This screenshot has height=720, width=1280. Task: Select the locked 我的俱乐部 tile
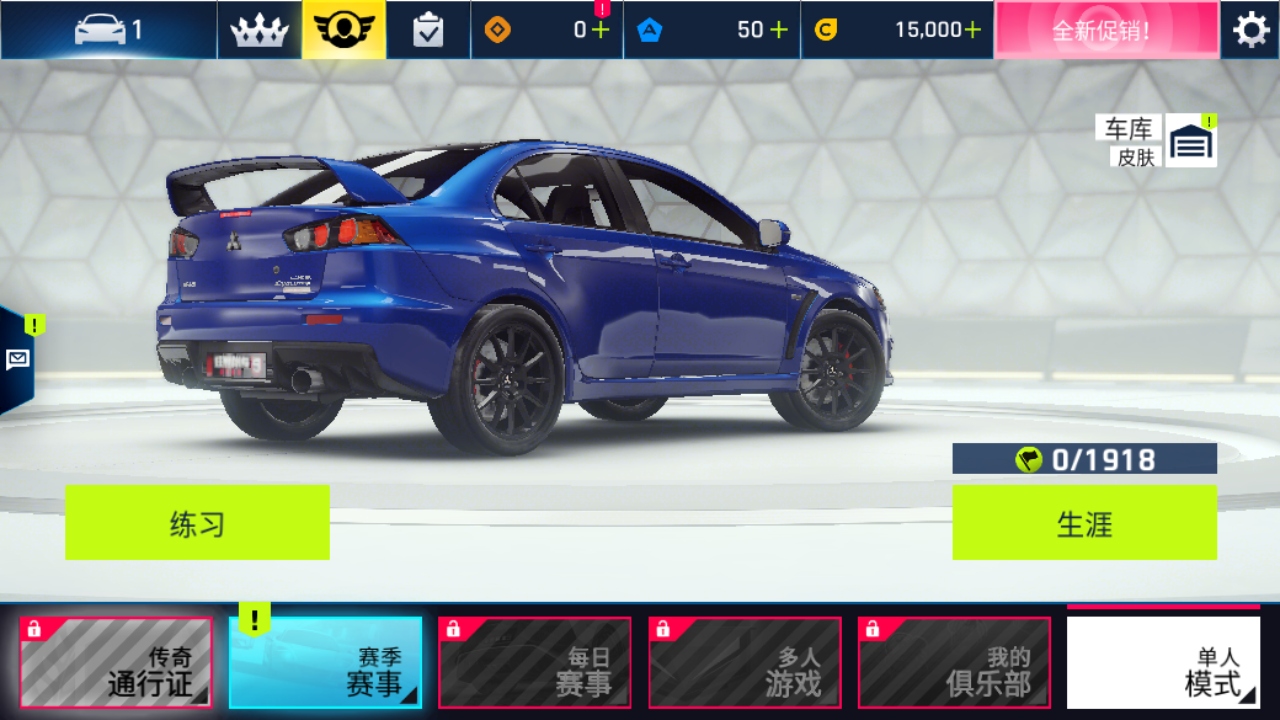tap(954, 662)
